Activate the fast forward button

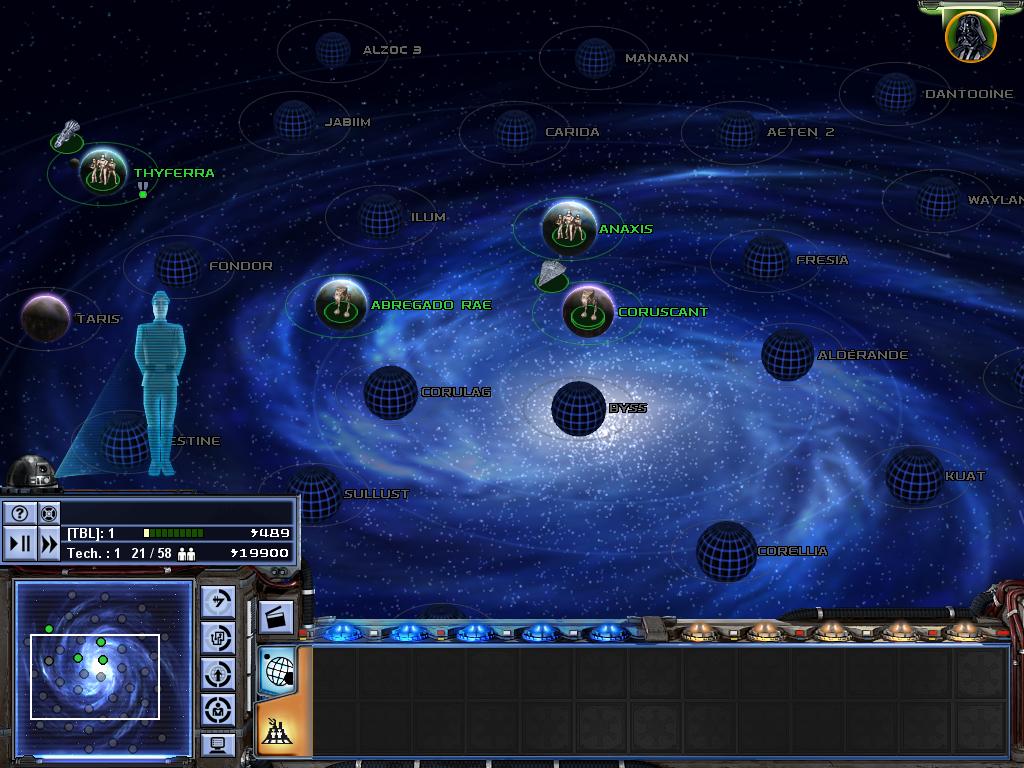point(49,545)
